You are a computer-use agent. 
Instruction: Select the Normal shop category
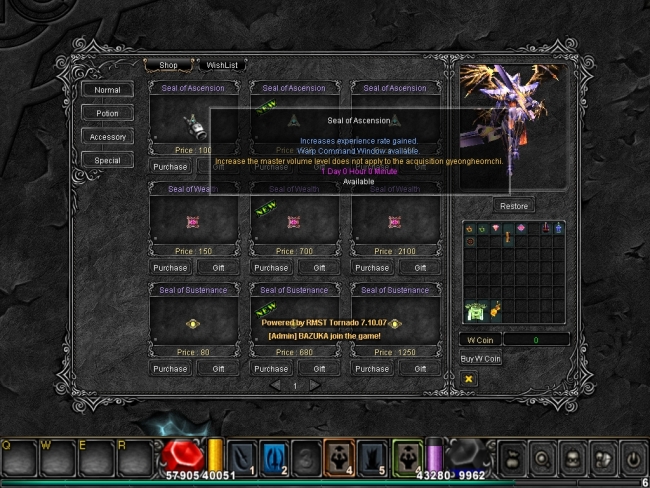point(107,90)
